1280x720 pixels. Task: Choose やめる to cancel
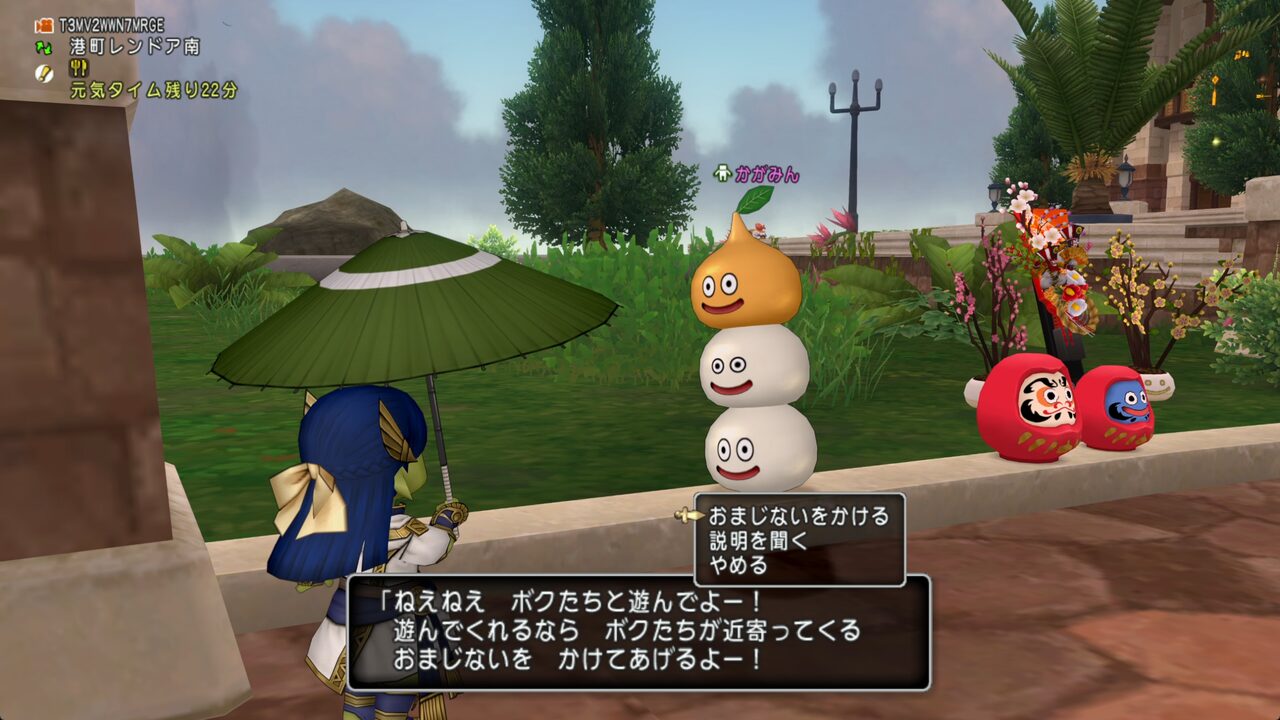tap(738, 566)
